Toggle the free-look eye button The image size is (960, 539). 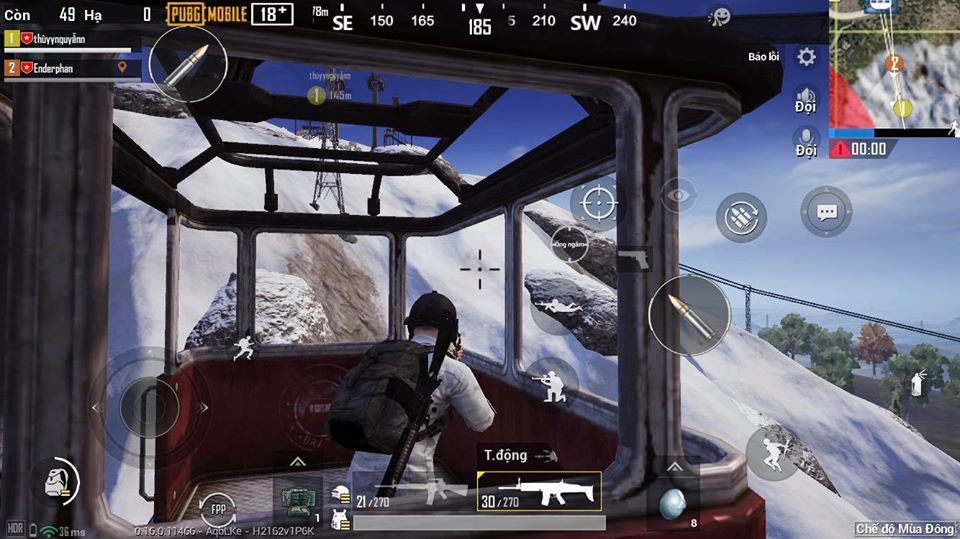click(x=678, y=195)
